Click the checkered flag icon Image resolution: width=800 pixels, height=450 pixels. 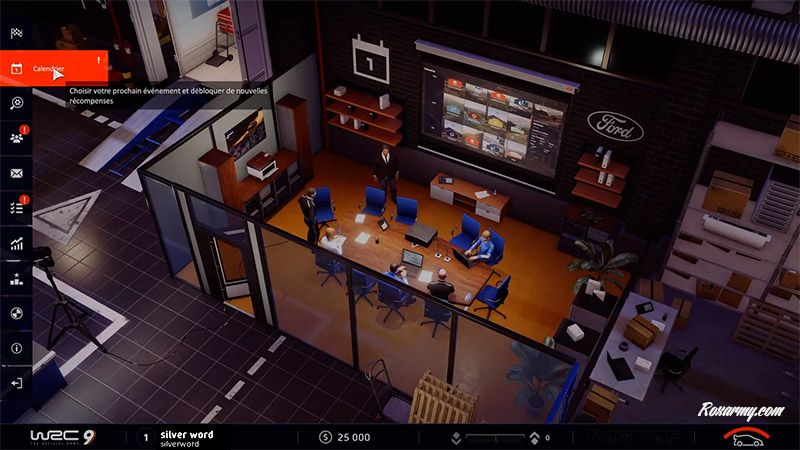(x=16, y=33)
